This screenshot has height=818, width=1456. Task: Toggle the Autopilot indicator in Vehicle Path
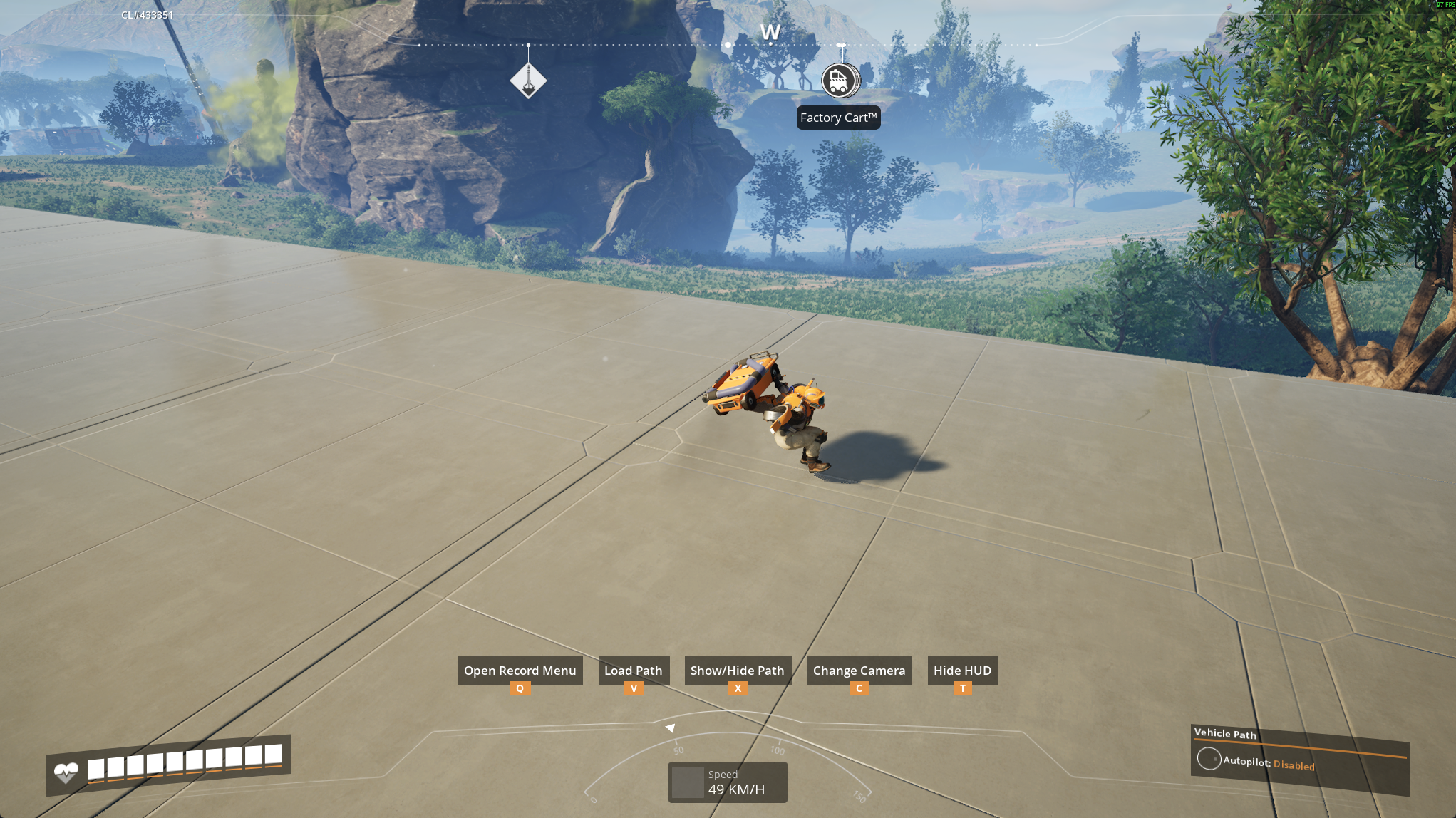[1209, 759]
